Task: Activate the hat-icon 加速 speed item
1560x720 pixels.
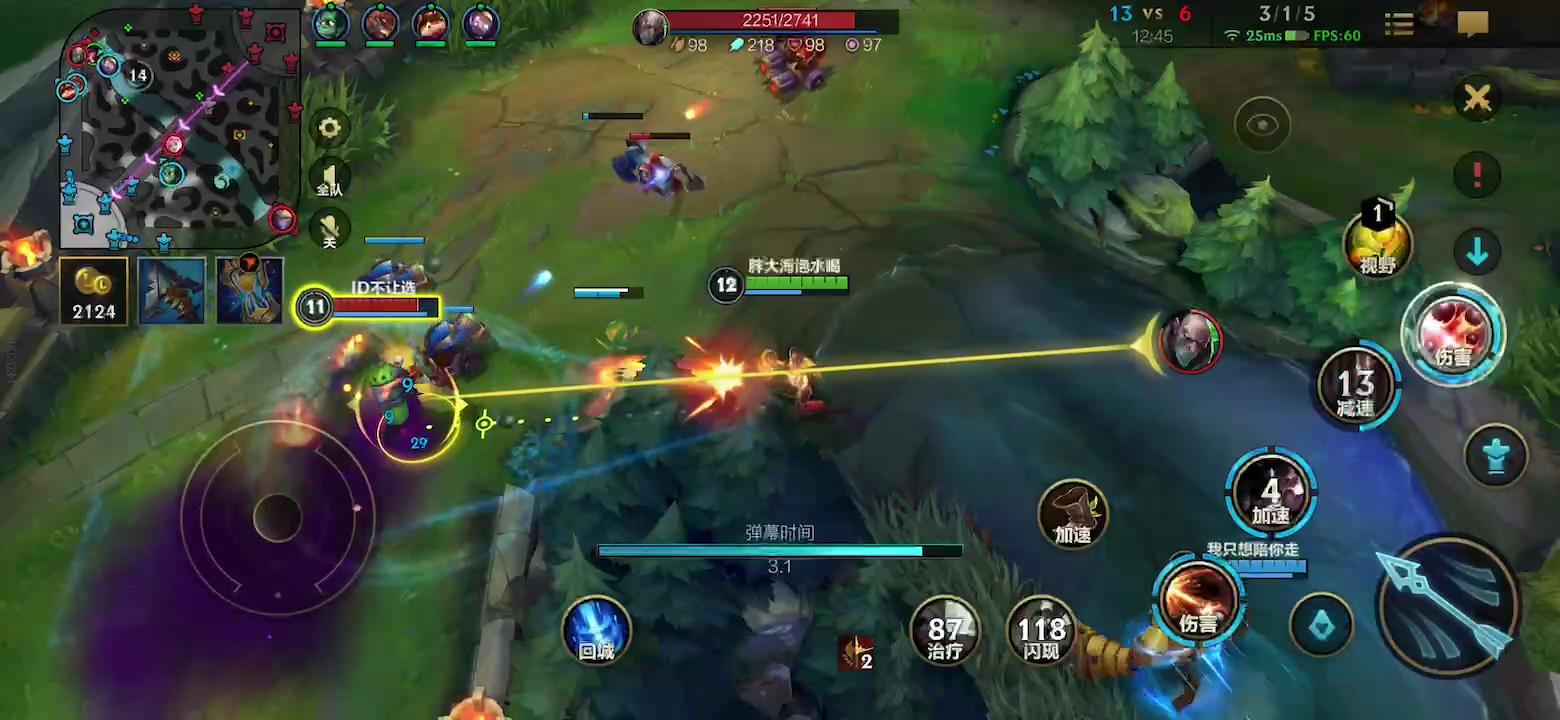Action: click(x=1072, y=514)
